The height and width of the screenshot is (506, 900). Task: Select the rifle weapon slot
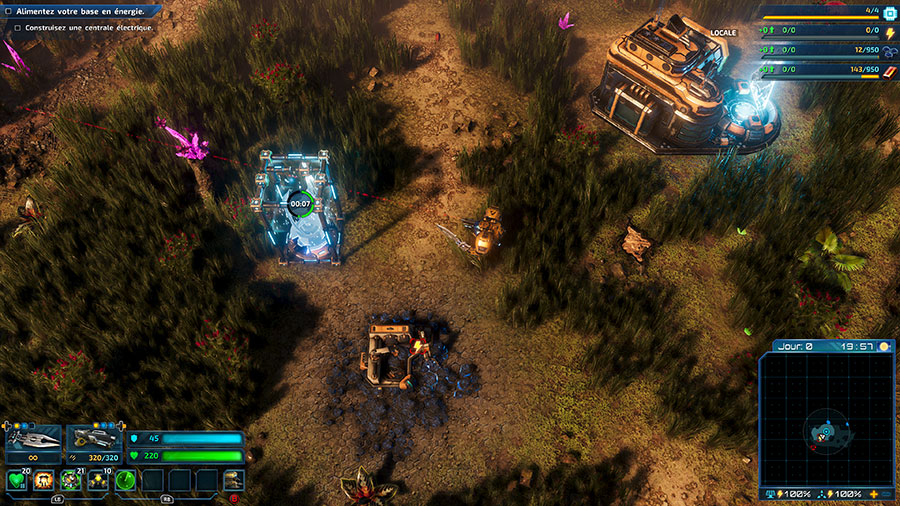pyautogui.click(x=93, y=441)
